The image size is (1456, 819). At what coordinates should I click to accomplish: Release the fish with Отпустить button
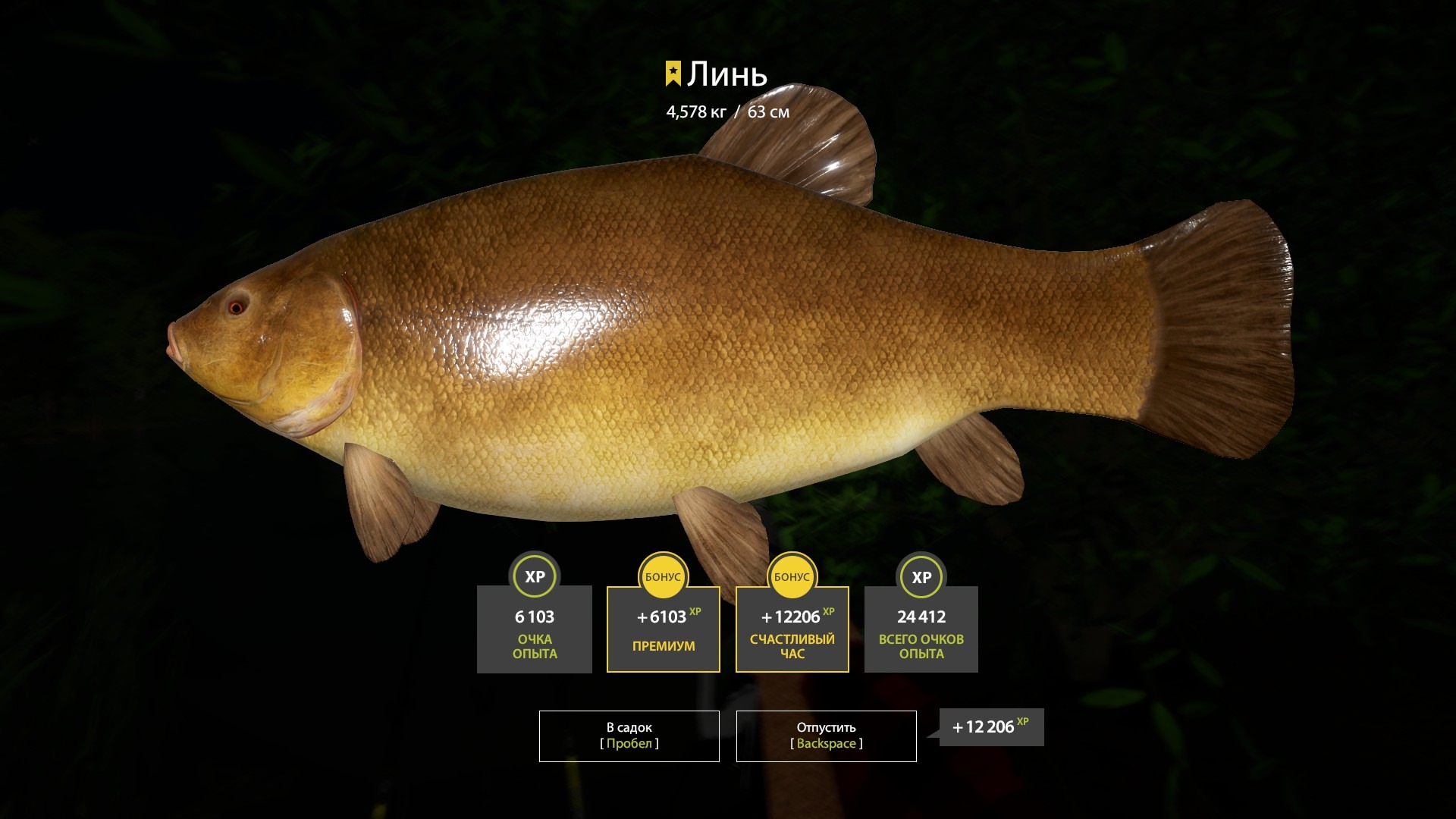click(826, 736)
